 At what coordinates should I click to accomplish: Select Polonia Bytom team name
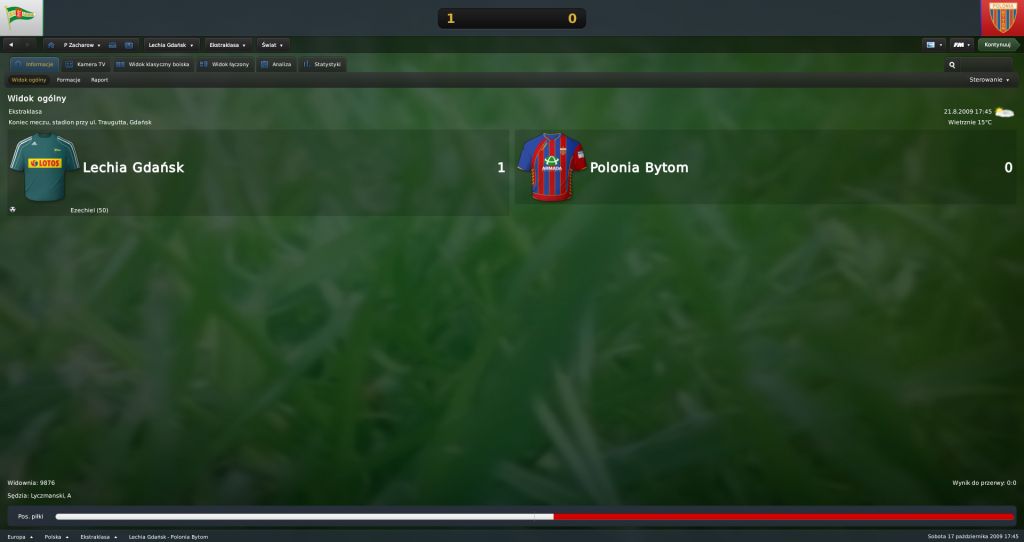tap(639, 168)
